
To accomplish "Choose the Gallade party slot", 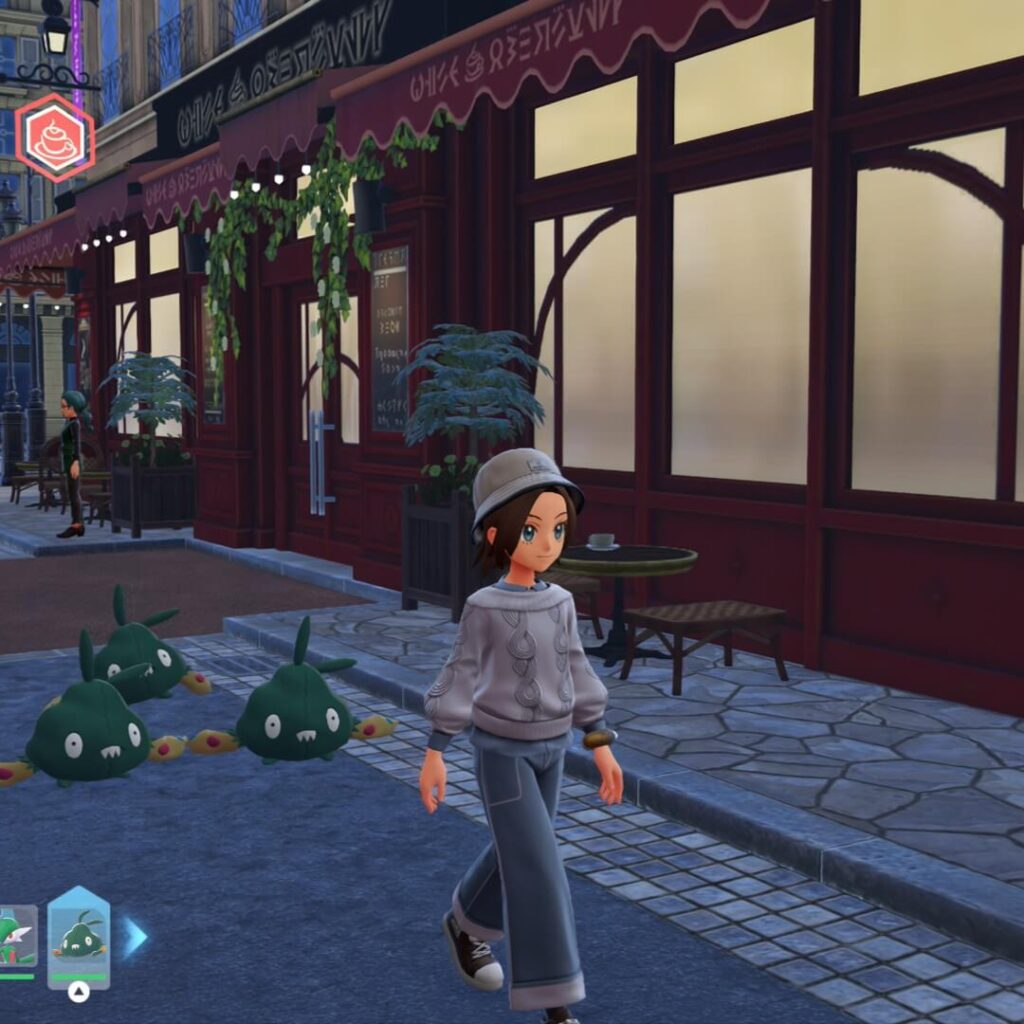I will 17,939.
